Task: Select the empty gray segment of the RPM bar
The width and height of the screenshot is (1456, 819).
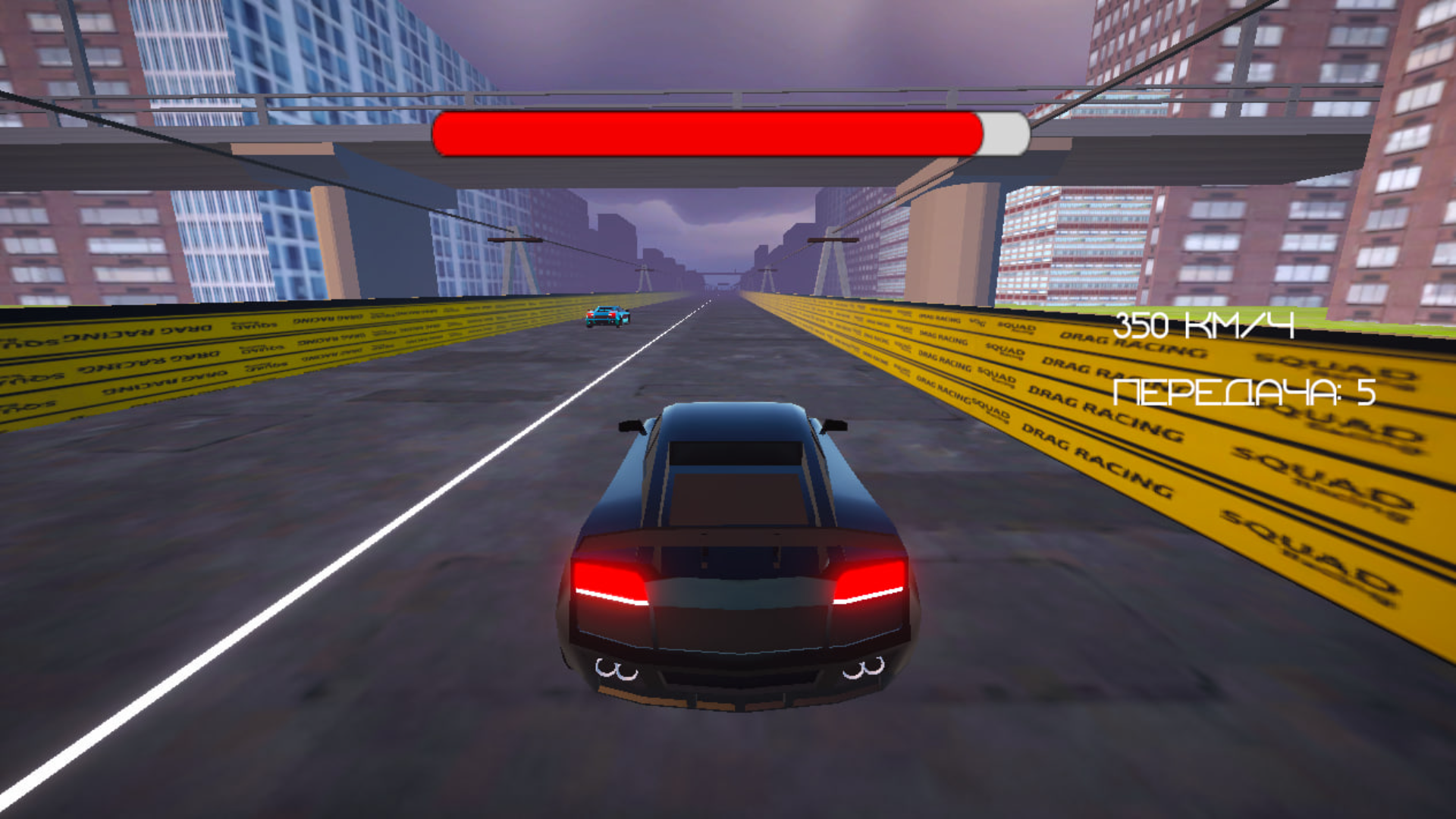Action: pos(1005,133)
